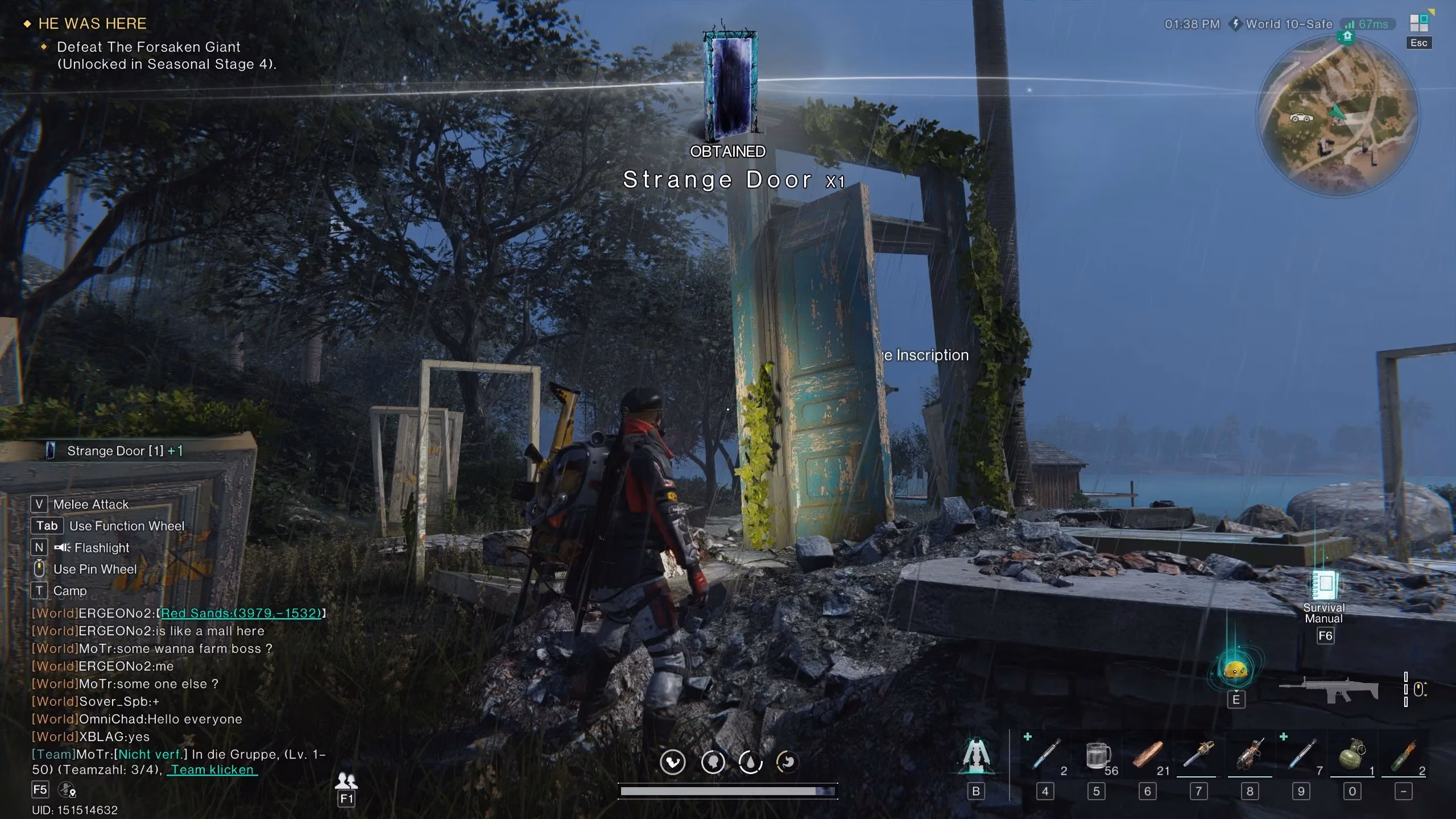The height and width of the screenshot is (819, 1456).
Task: Select the Molotov cocktail slot
Action: 1403,756
